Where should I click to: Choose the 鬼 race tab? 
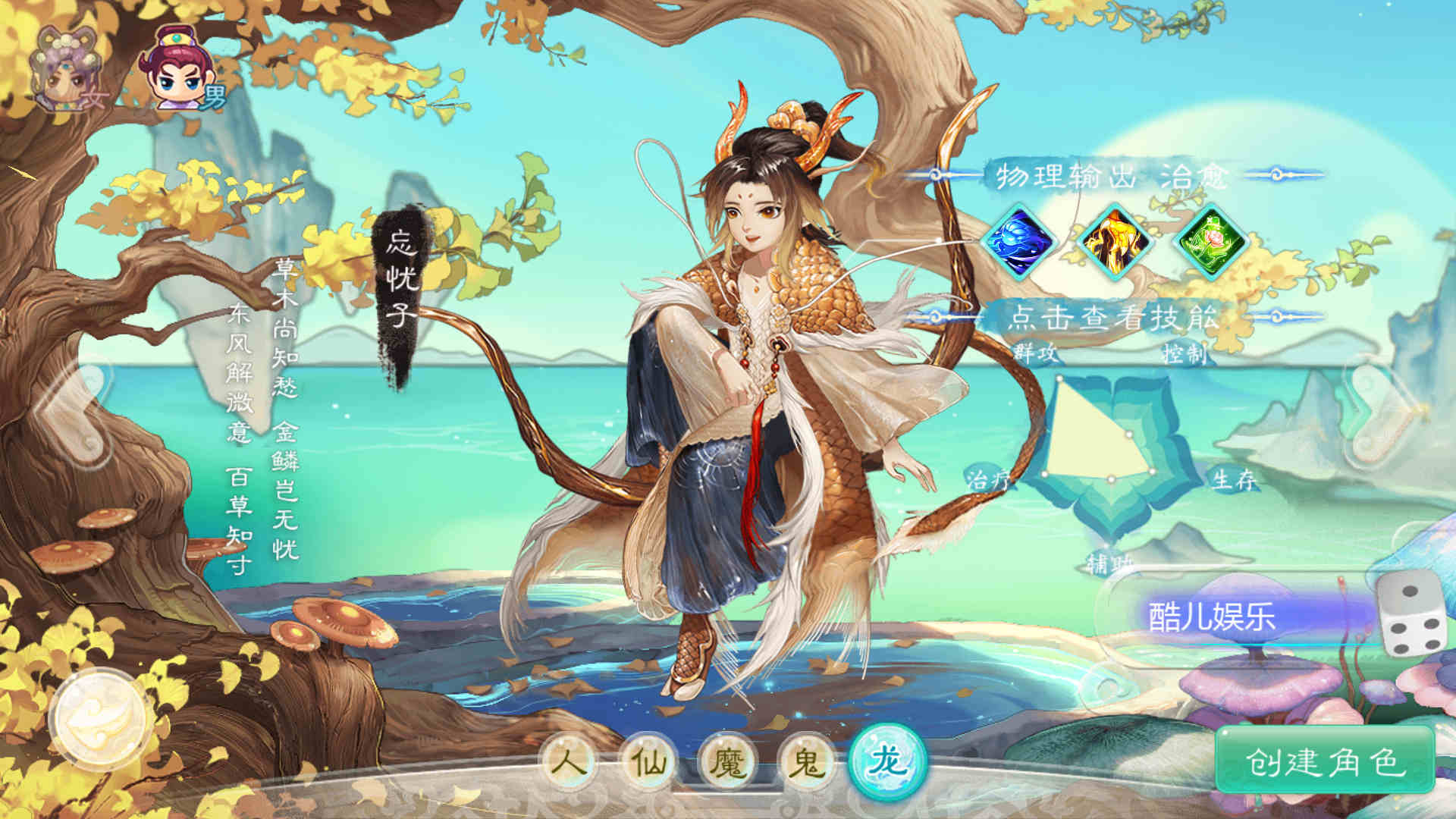pos(806,759)
